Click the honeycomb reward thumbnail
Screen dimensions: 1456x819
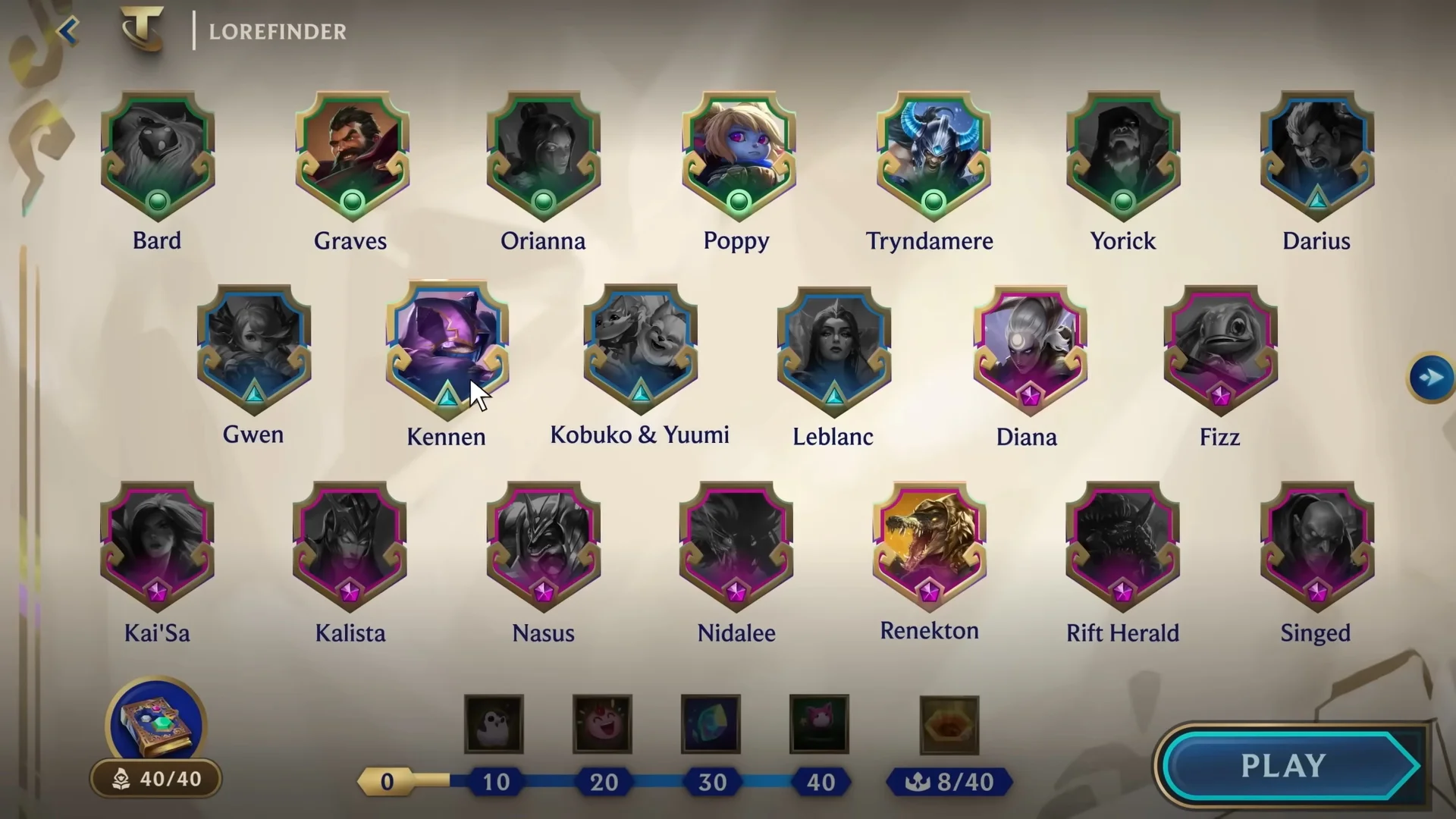coord(949,724)
